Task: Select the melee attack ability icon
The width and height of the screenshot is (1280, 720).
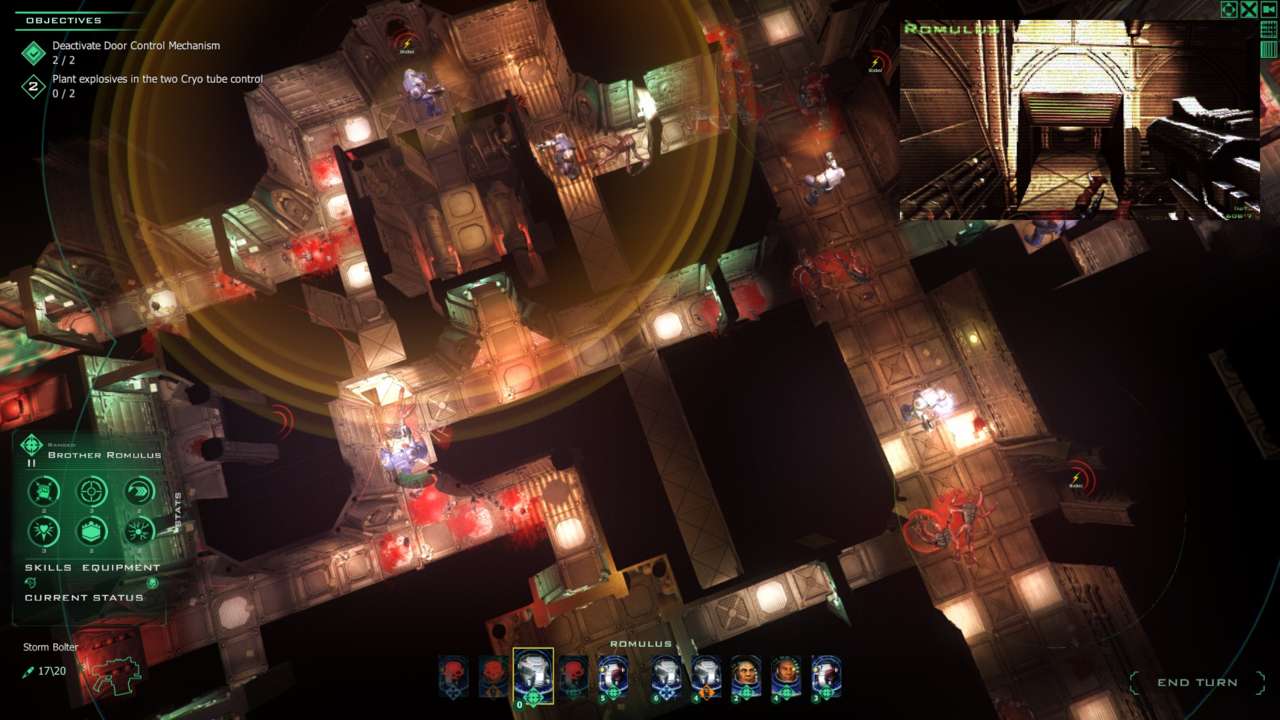Action: pyautogui.click(x=44, y=490)
